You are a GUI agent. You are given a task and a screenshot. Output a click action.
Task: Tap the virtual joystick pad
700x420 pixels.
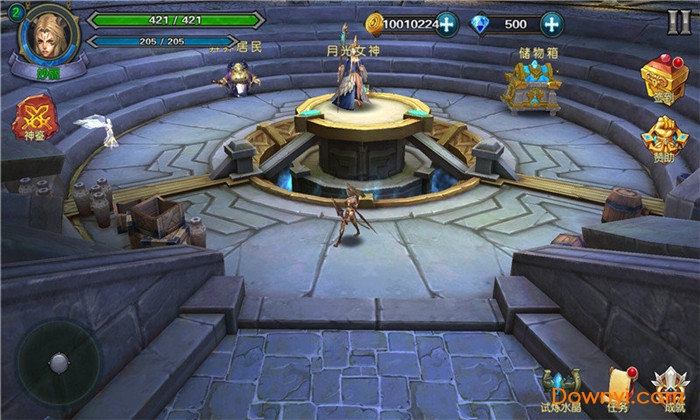59,362
